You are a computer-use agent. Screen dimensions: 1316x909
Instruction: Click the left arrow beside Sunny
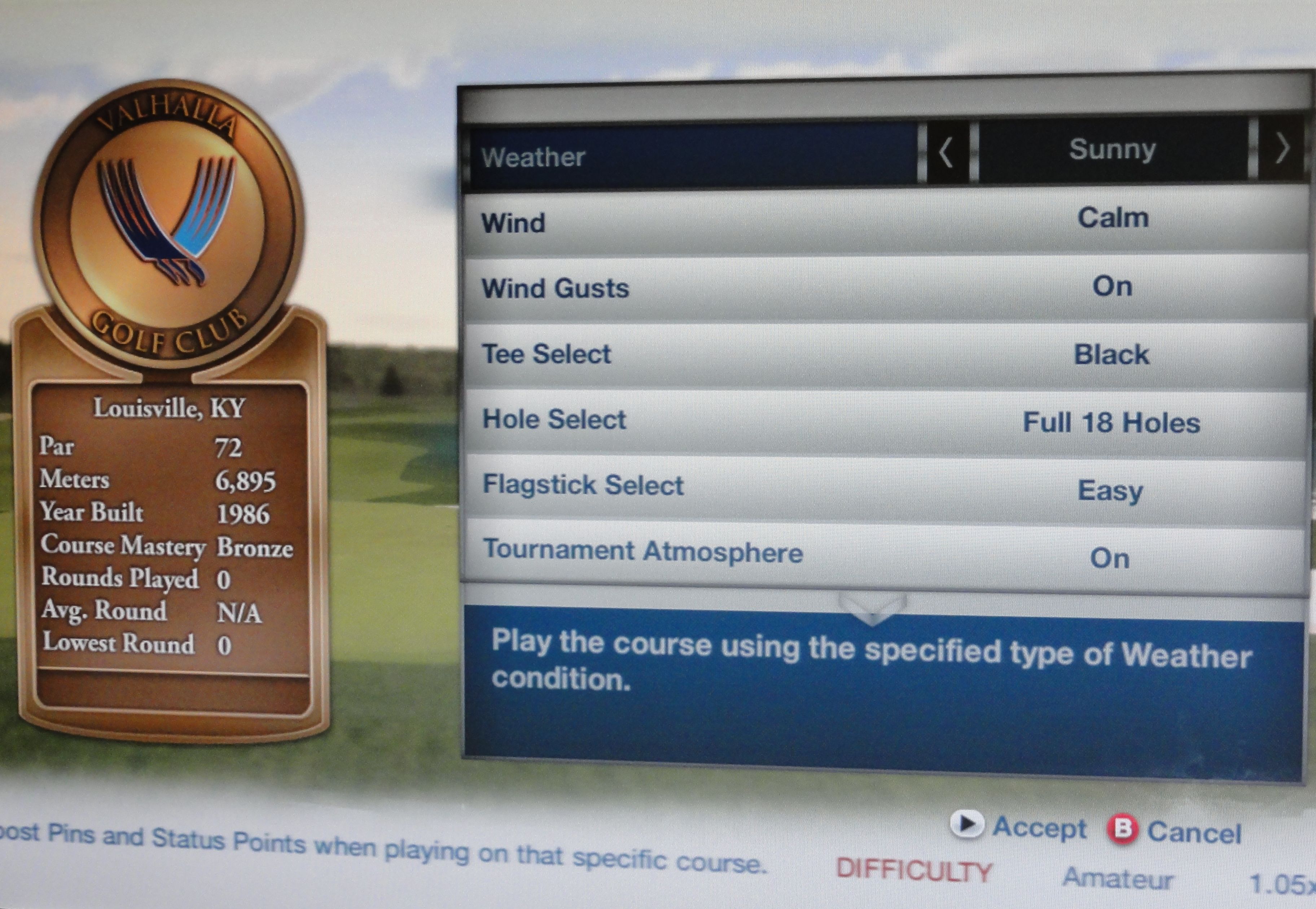[x=946, y=152]
